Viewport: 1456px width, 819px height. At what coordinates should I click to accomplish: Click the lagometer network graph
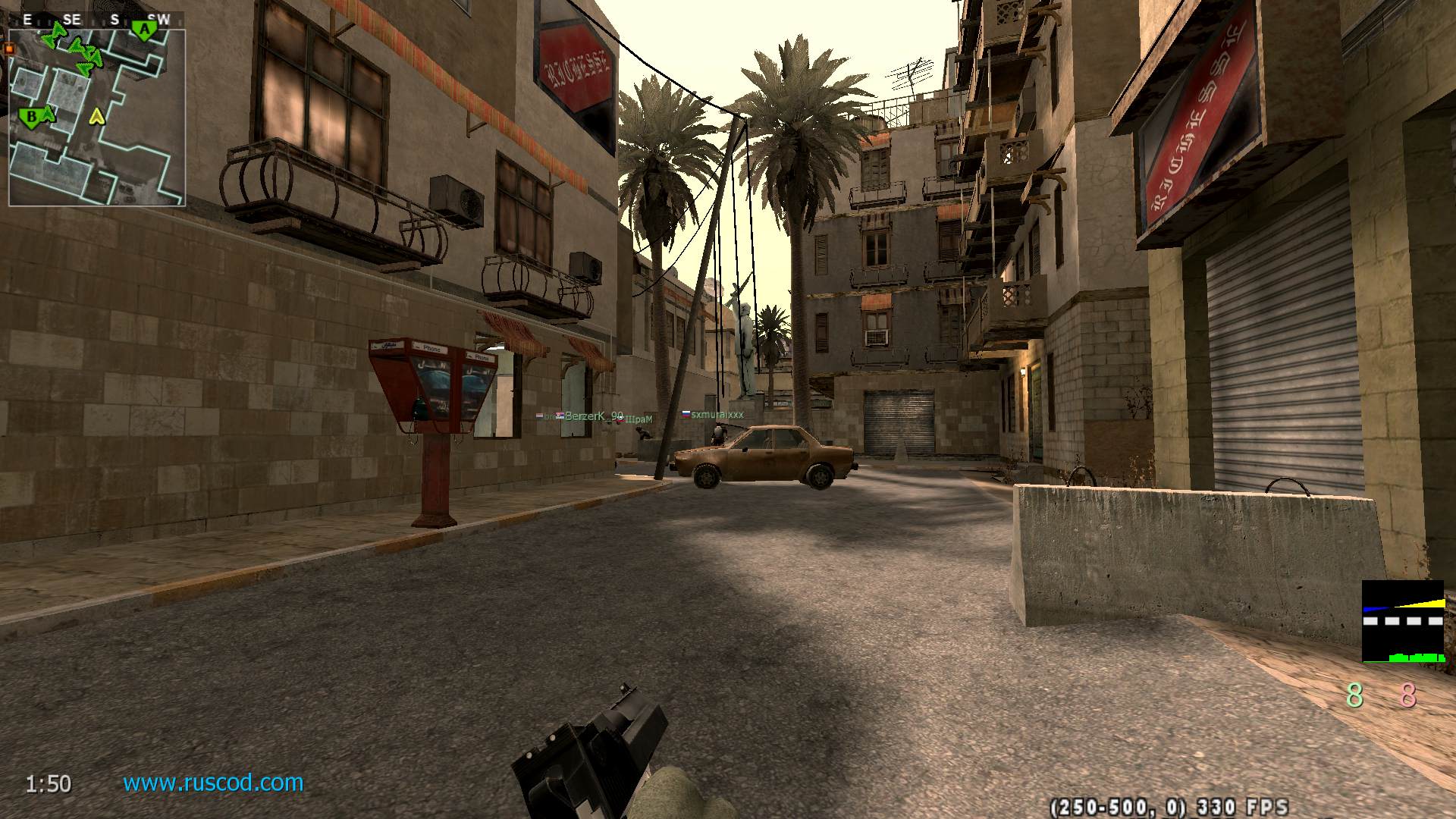click(1403, 622)
